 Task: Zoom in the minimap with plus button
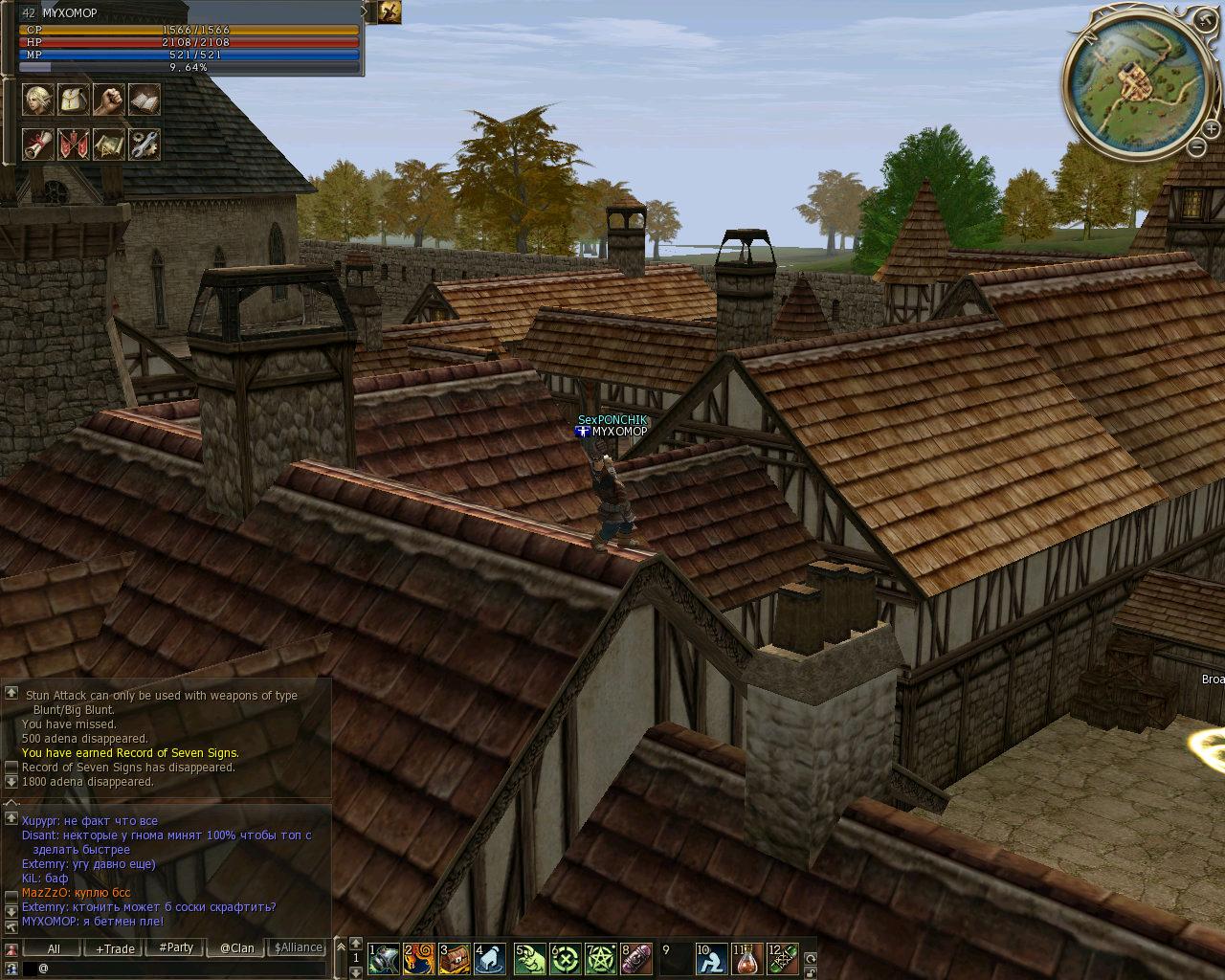(x=1211, y=129)
